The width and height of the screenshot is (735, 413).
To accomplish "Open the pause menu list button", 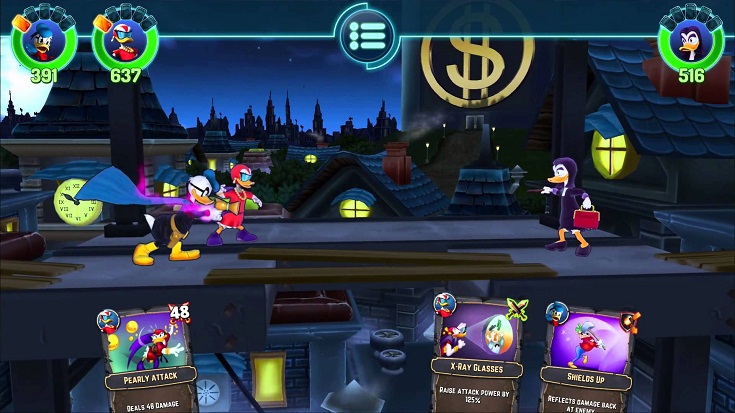I will [367, 36].
